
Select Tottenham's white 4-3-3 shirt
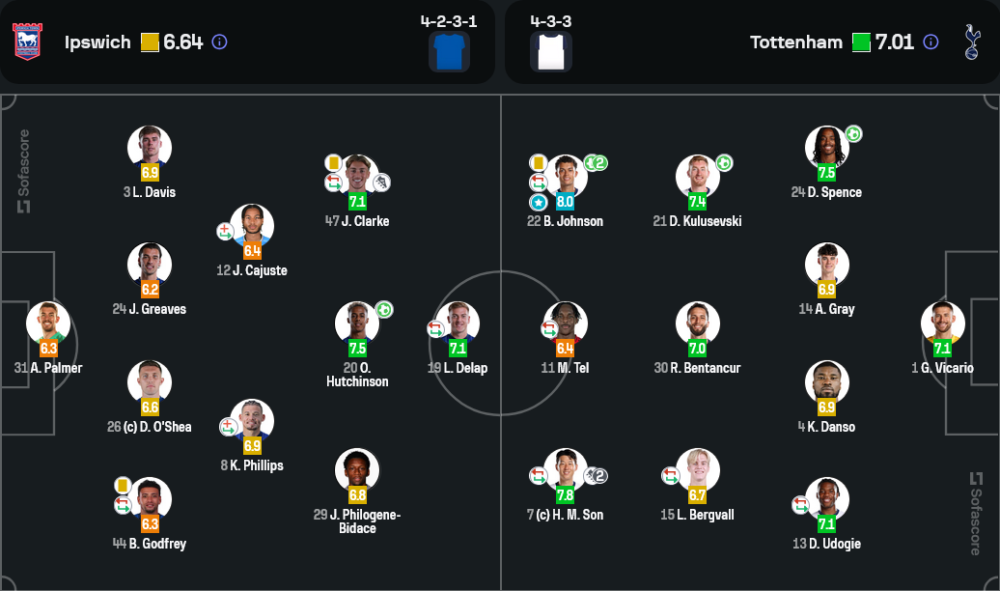pos(551,51)
